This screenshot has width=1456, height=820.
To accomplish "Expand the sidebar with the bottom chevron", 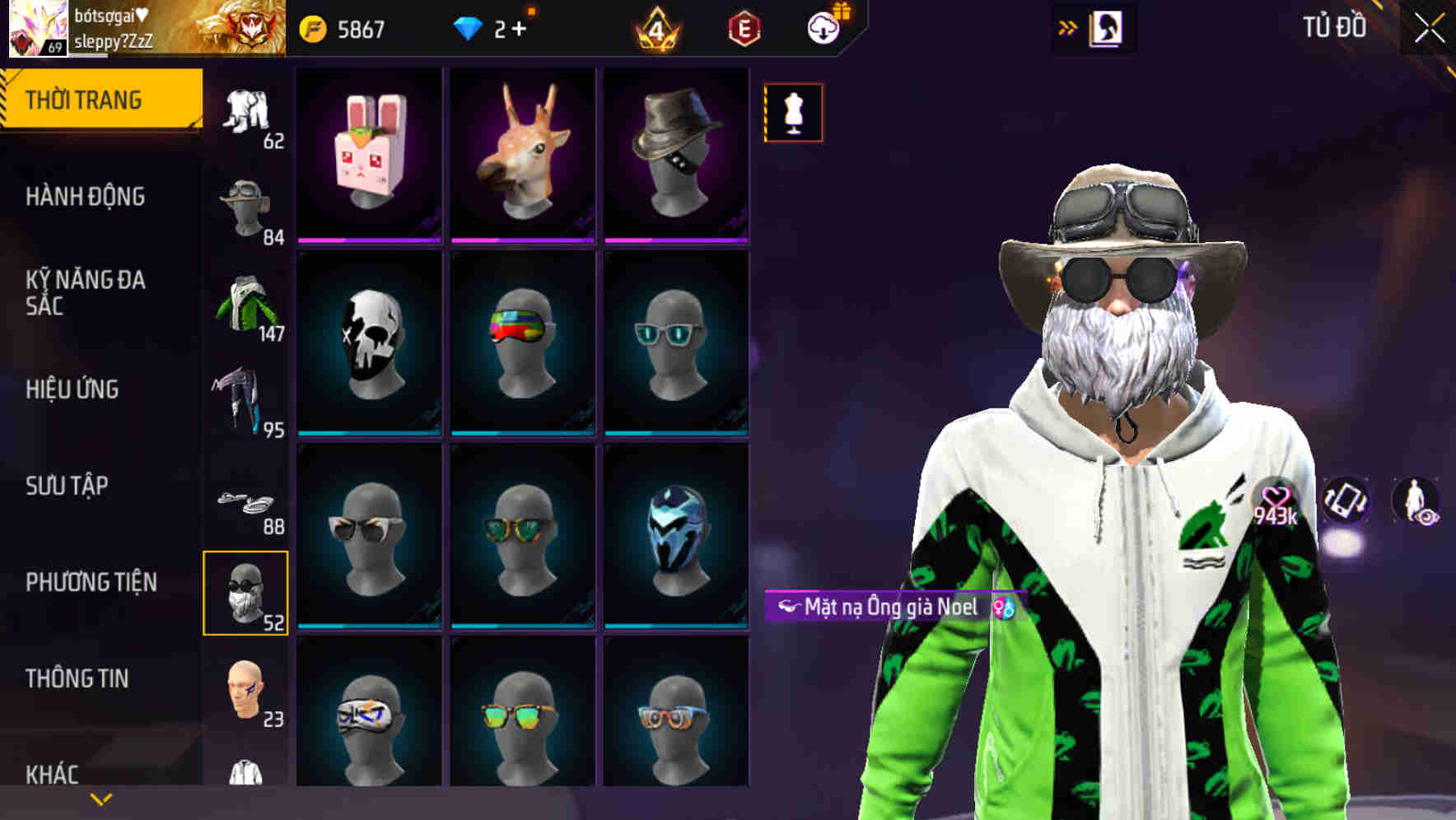I will click(x=100, y=798).
